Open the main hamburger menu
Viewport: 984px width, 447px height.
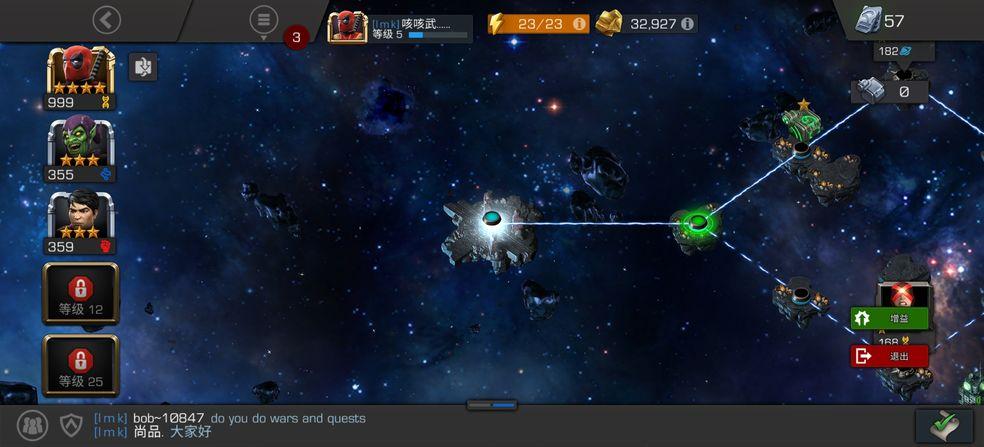[263, 19]
